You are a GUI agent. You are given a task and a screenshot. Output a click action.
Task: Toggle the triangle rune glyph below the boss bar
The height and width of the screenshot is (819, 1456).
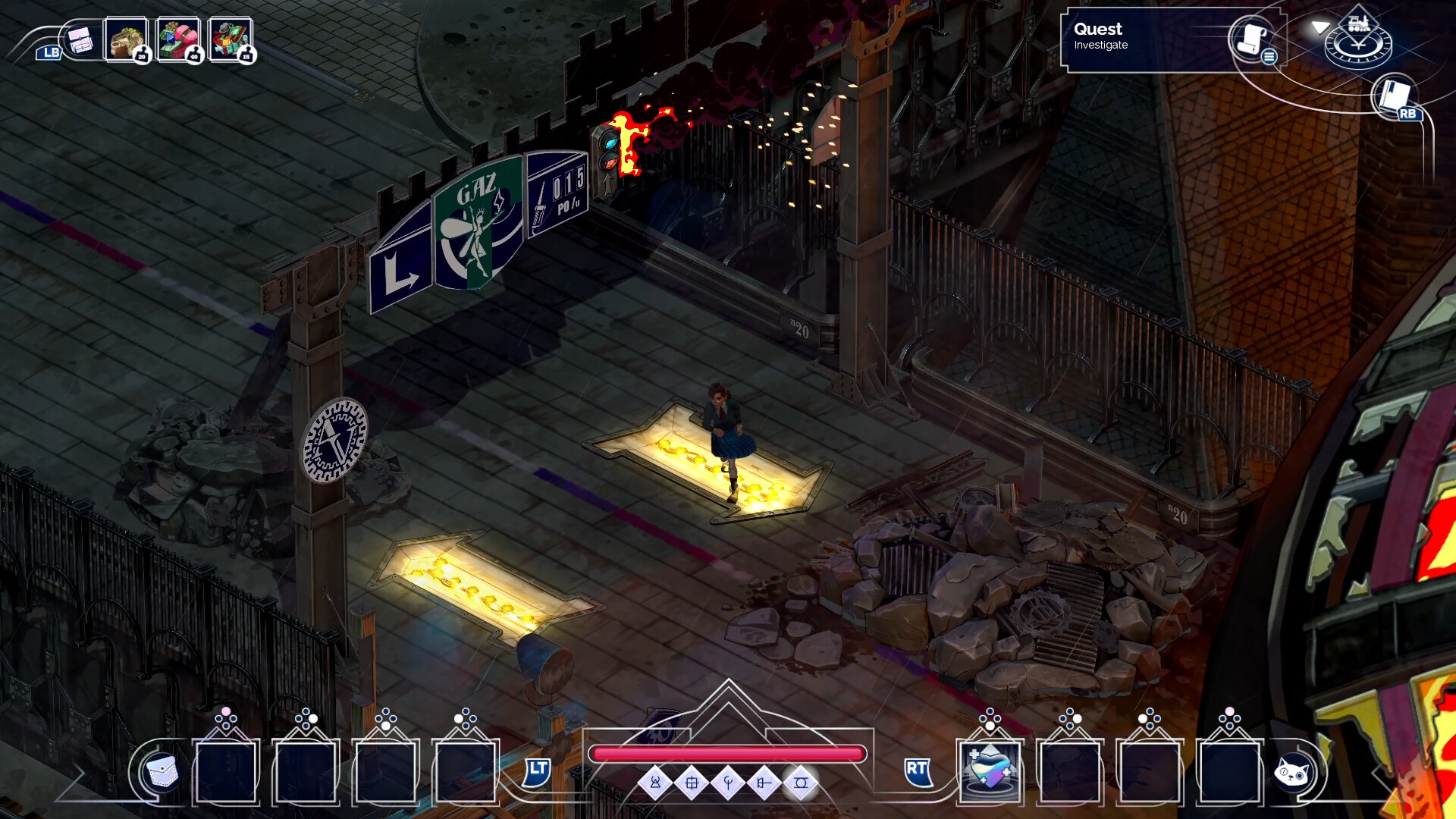pyautogui.click(x=654, y=785)
